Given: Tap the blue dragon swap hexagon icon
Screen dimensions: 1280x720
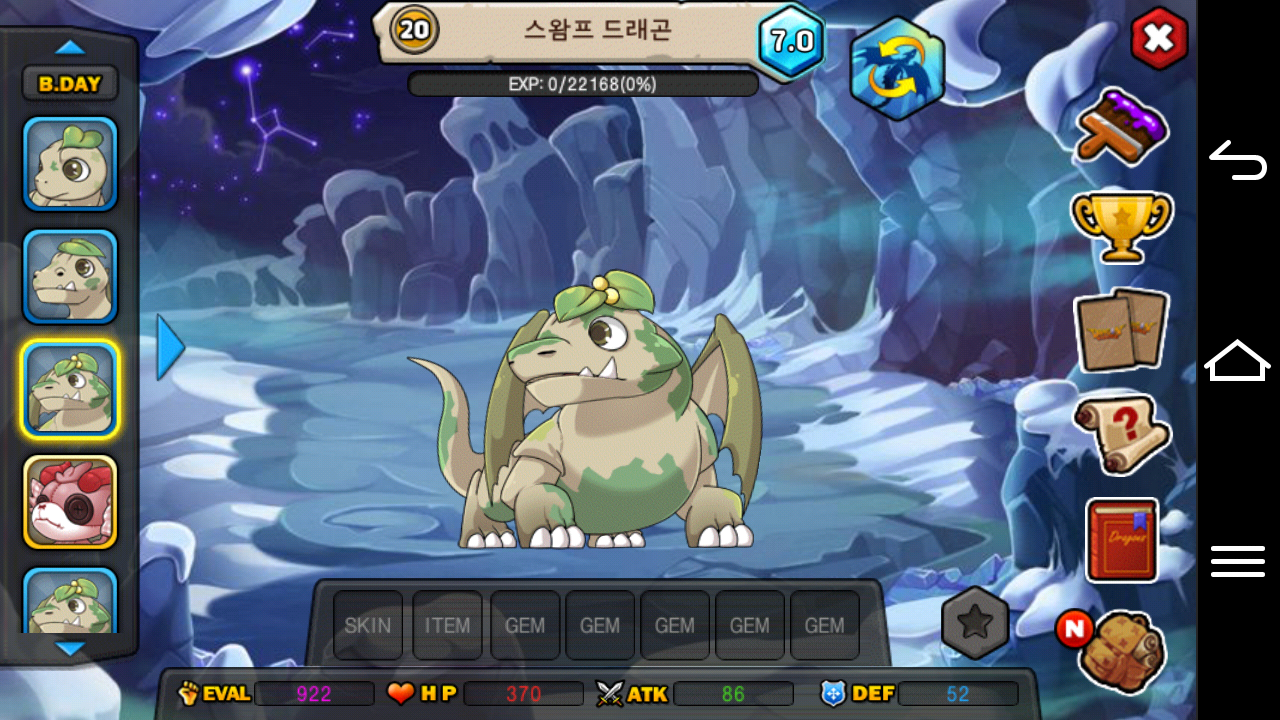Looking at the screenshot, I should tap(896, 69).
